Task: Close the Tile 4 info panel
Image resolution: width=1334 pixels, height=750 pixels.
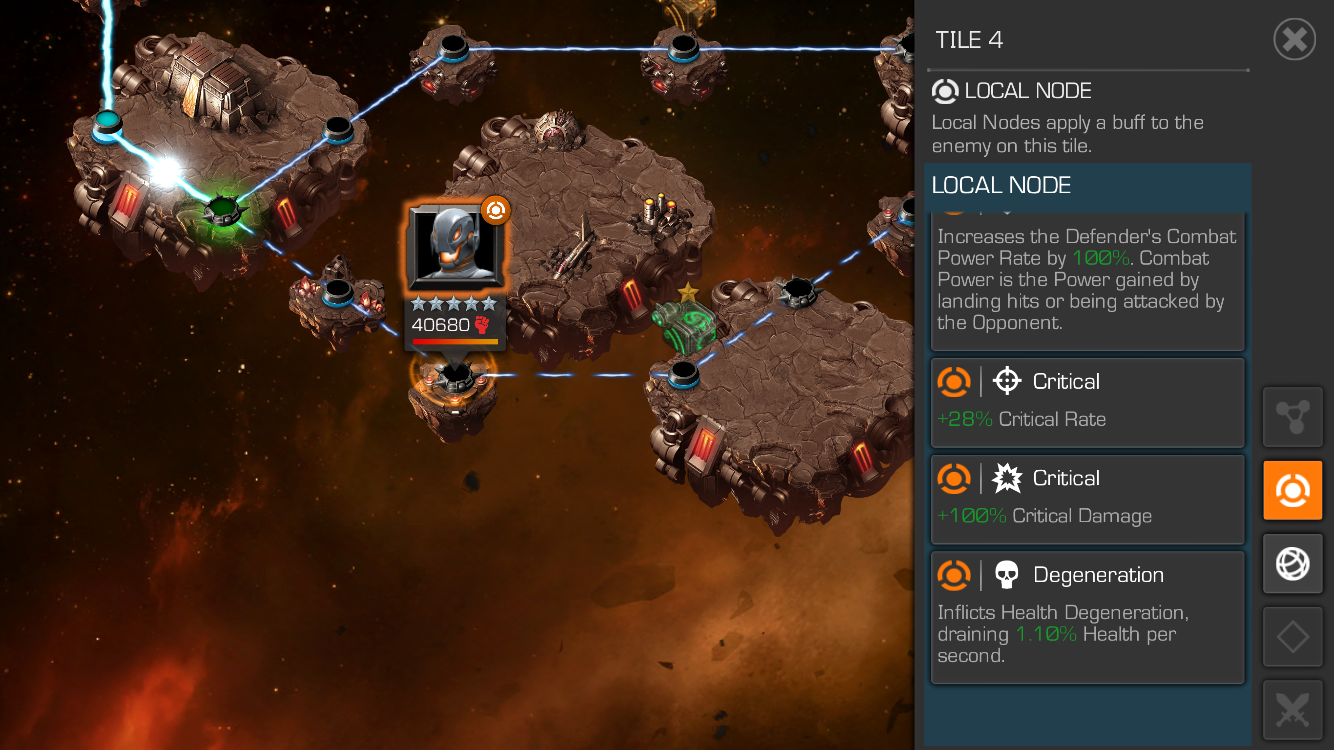Action: tap(1294, 40)
